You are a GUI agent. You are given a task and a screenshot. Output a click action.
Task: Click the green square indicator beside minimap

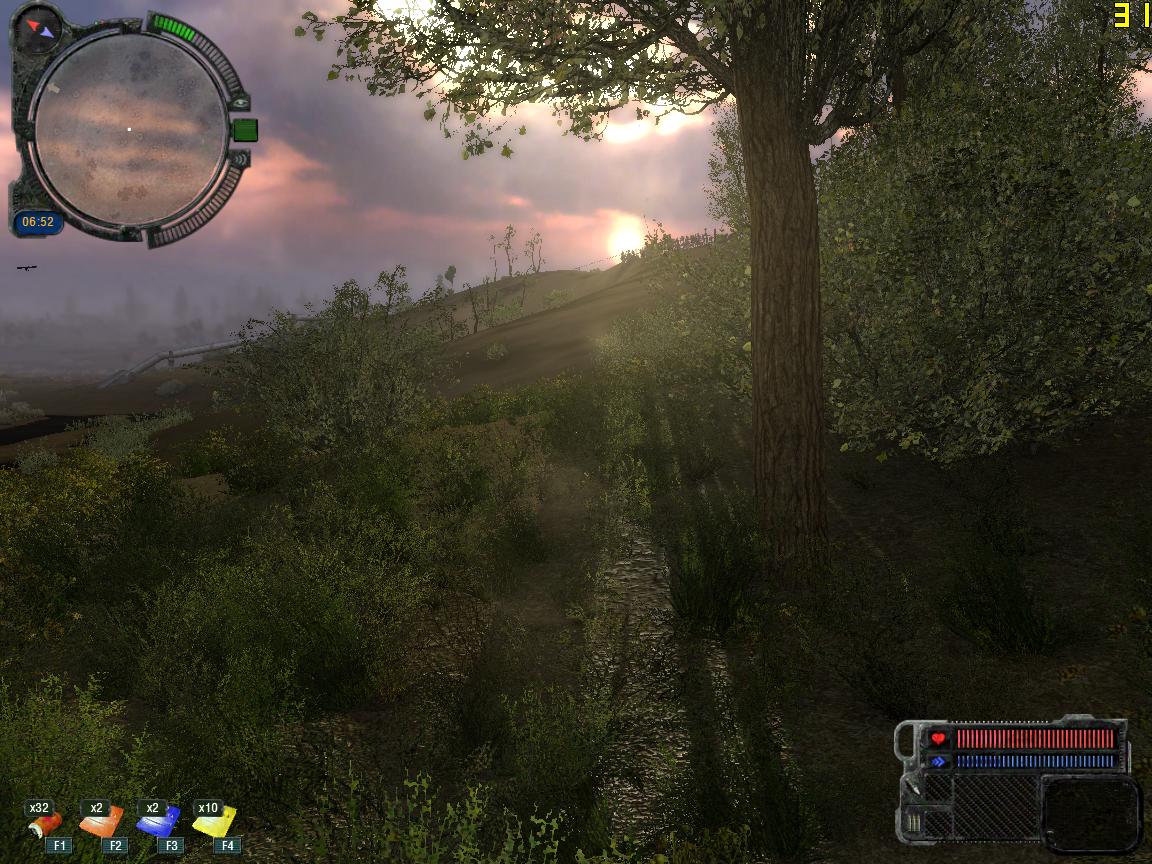click(245, 130)
